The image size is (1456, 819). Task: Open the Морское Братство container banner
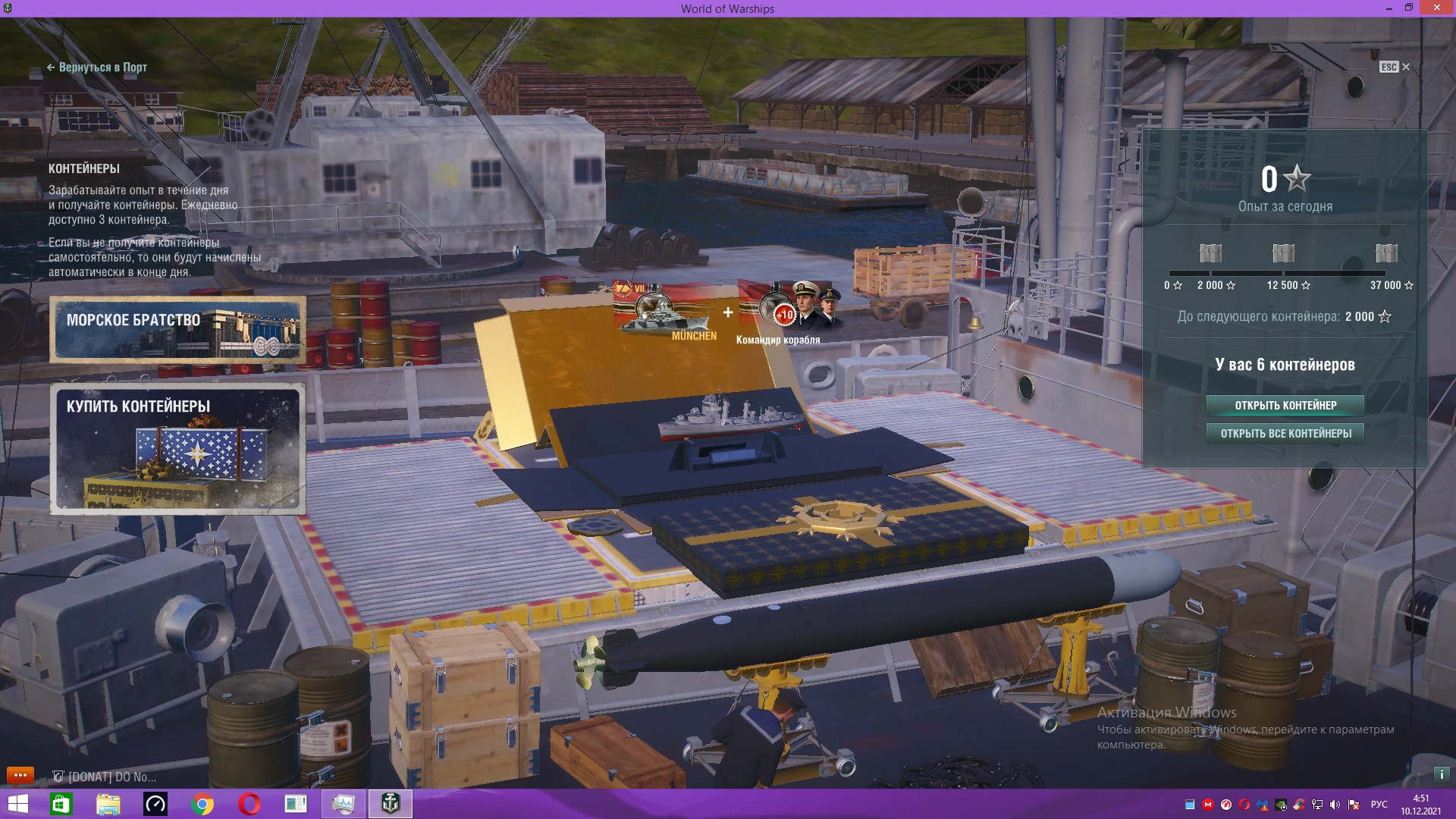point(178,330)
